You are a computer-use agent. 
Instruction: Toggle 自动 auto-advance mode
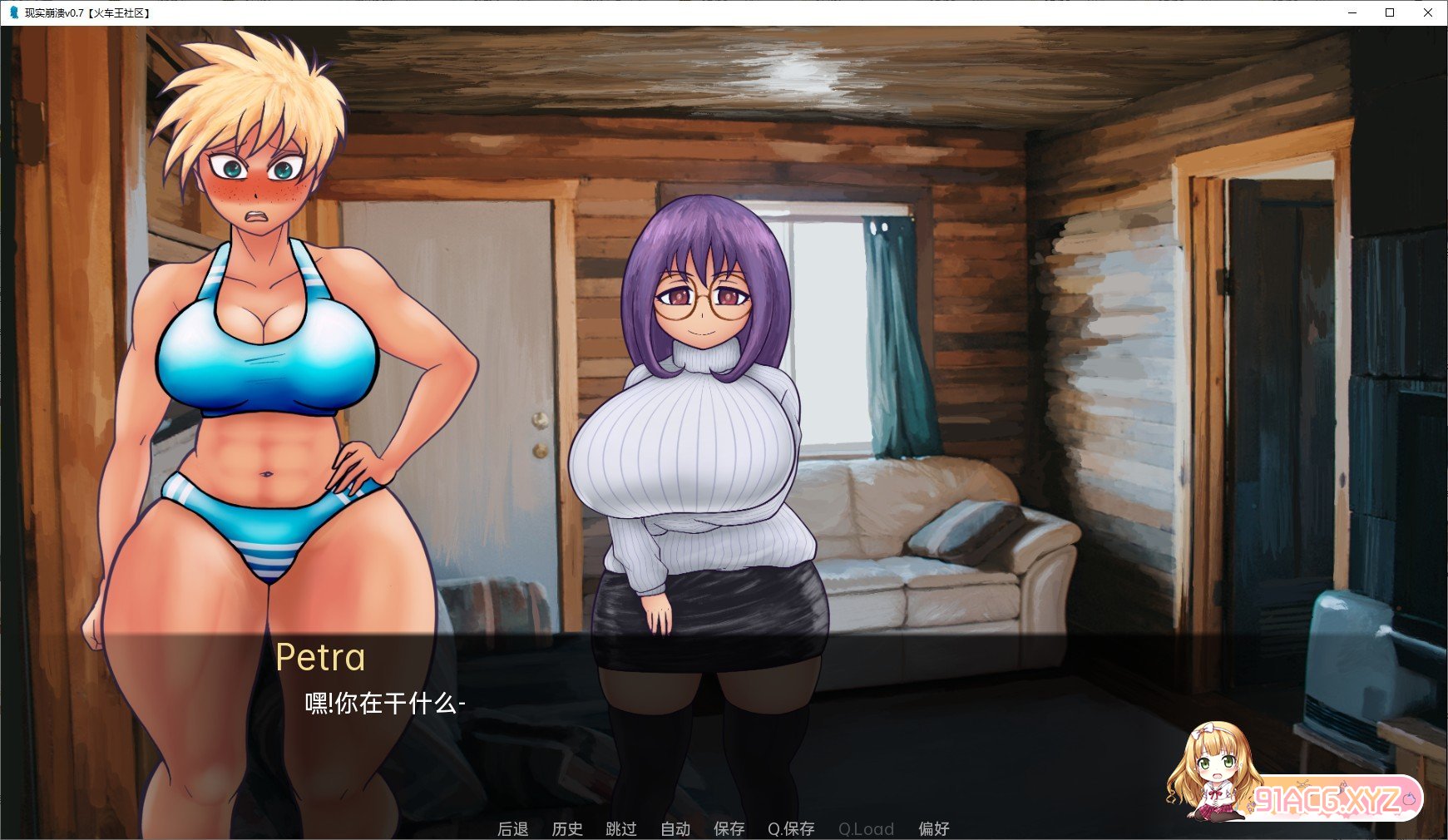(675, 828)
